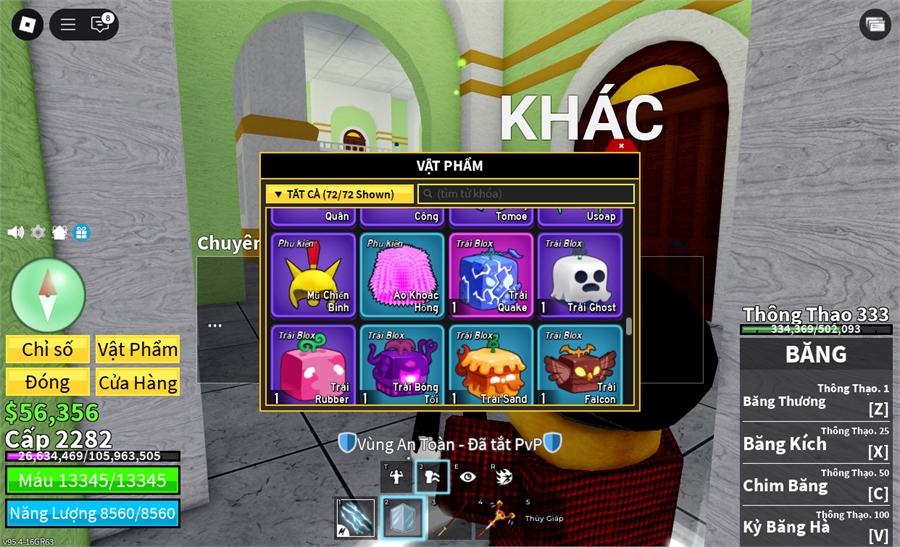Click the Đóng button
The image size is (900, 547).
click(48, 382)
